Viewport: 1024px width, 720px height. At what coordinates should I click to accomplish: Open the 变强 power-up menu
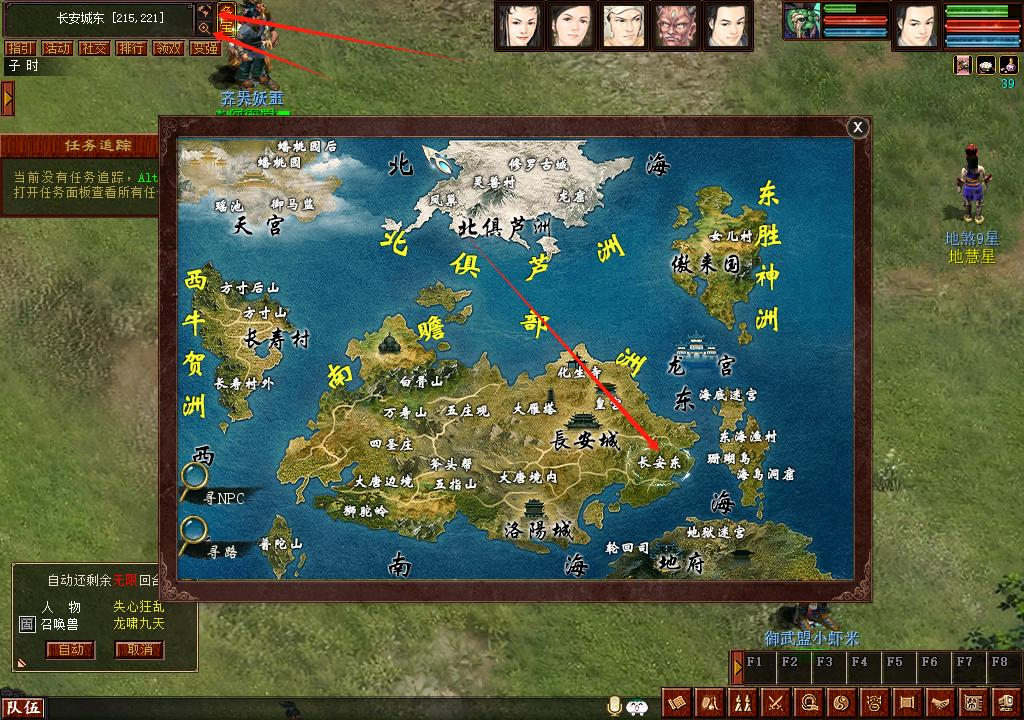[x=205, y=48]
